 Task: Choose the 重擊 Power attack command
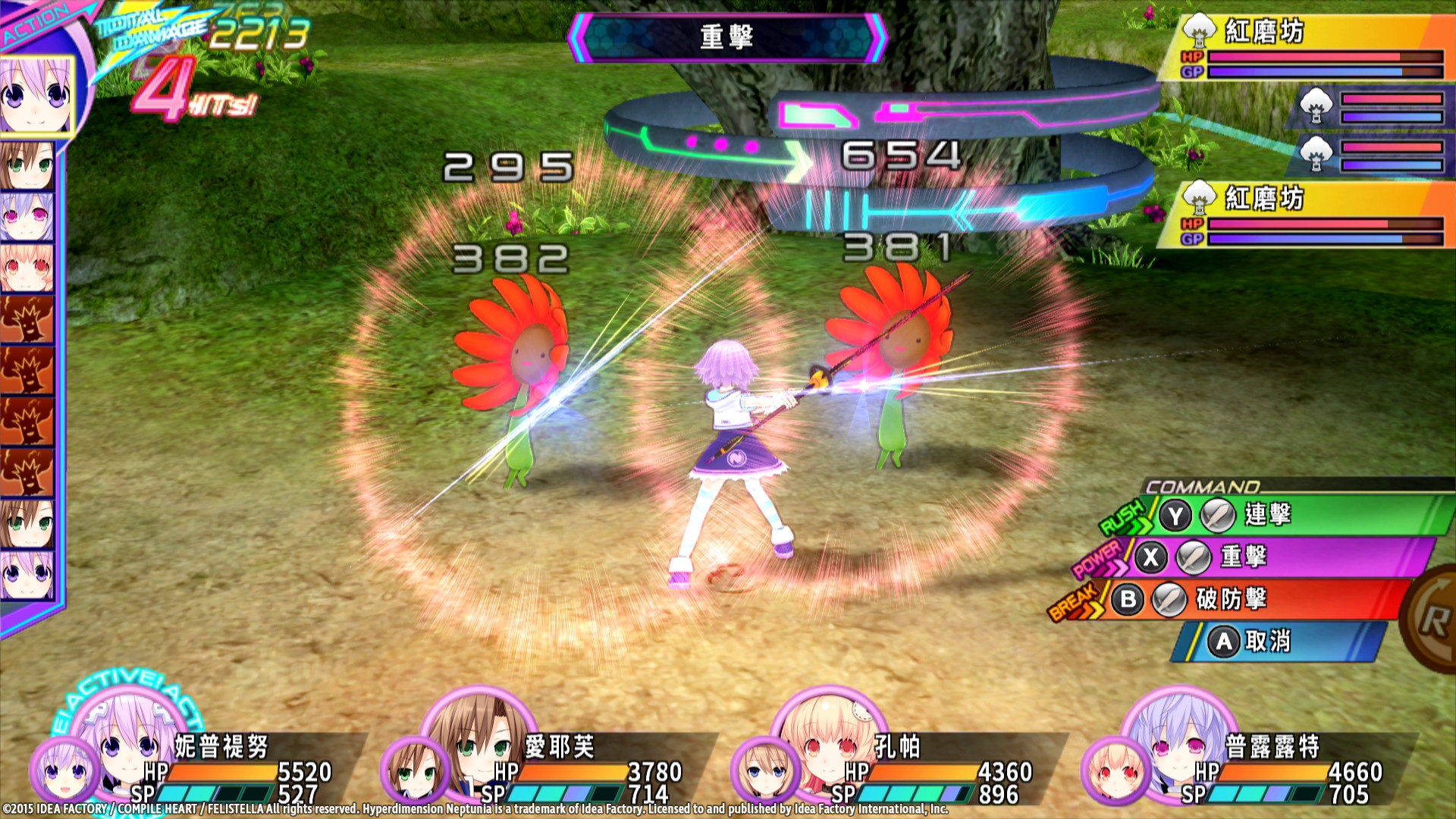[1274, 557]
